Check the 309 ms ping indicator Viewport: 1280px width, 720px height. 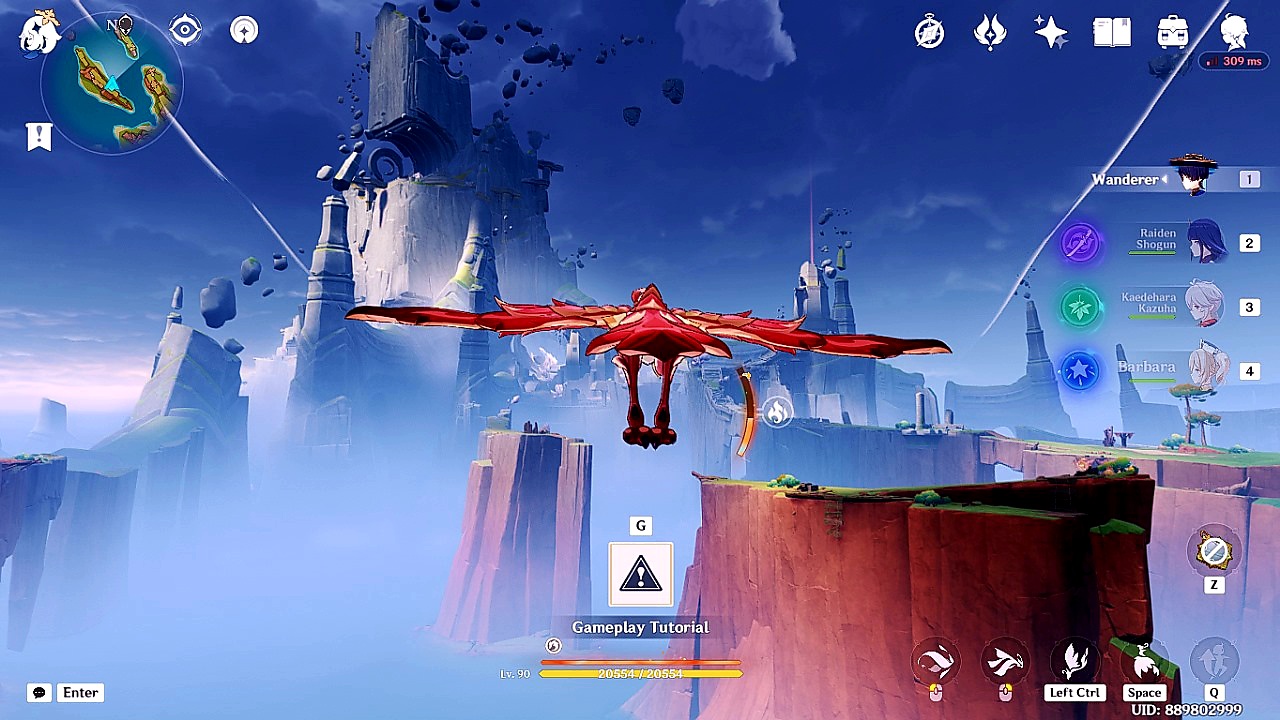pos(1233,61)
